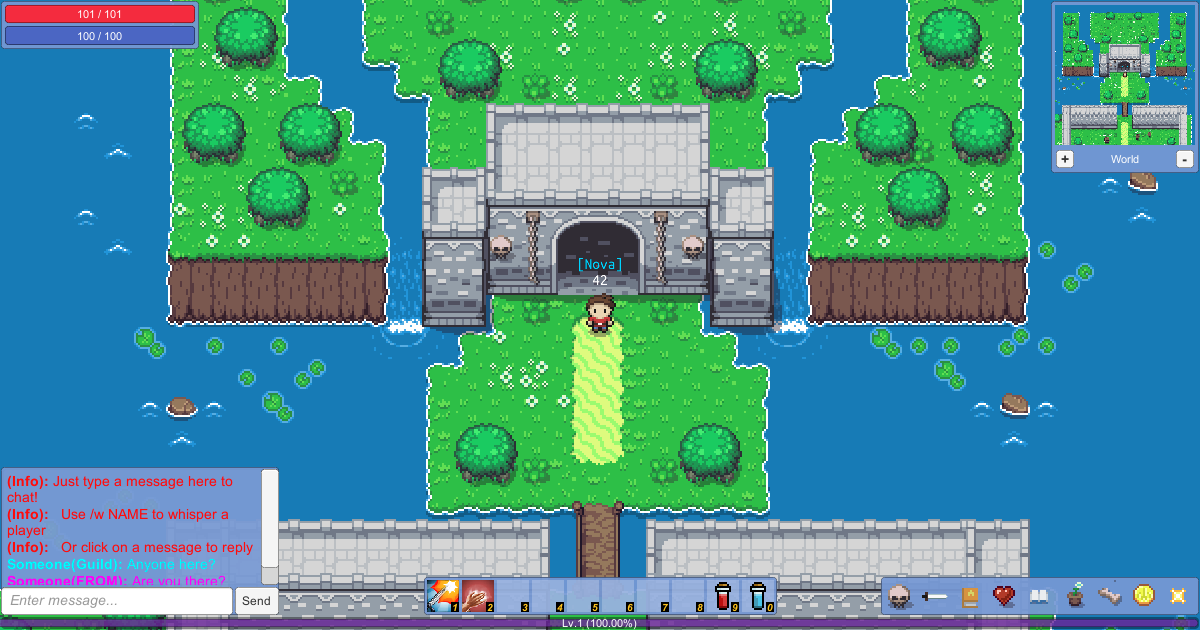
Task: Zoom out the minimap with minus button
Action: click(x=1184, y=160)
